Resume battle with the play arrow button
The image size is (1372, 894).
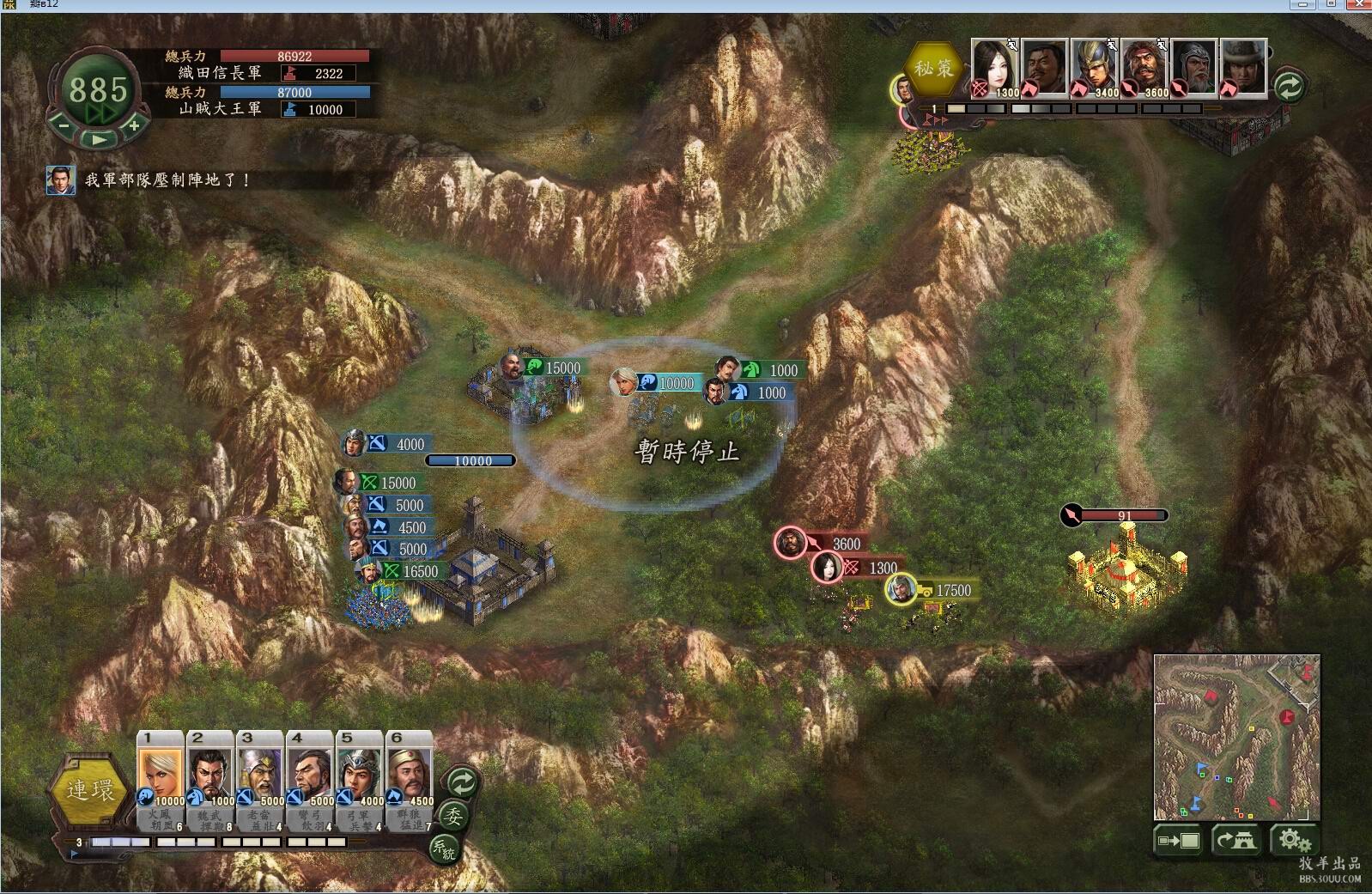pyautogui.click(x=99, y=138)
